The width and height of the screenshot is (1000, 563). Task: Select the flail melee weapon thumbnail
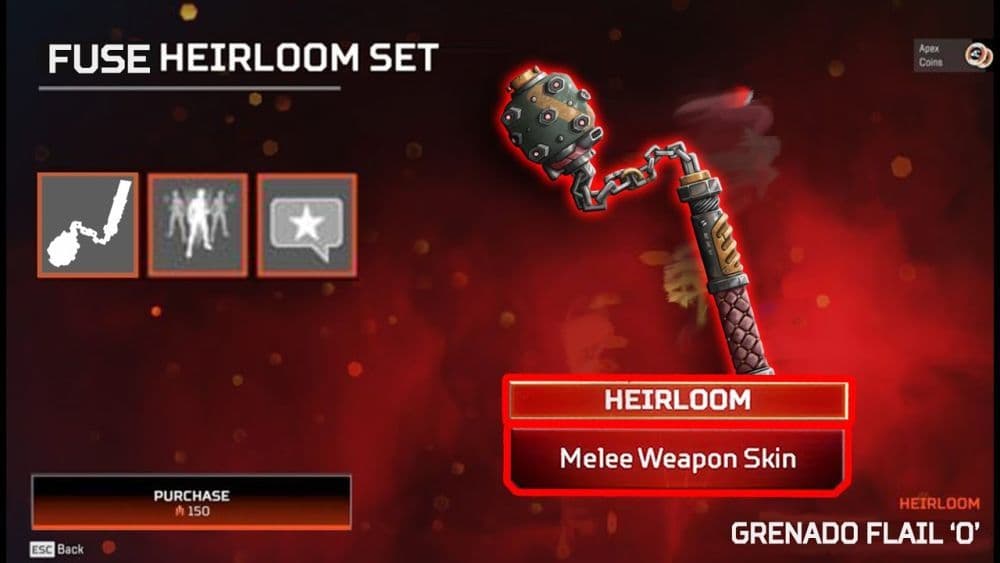[x=88, y=225]
